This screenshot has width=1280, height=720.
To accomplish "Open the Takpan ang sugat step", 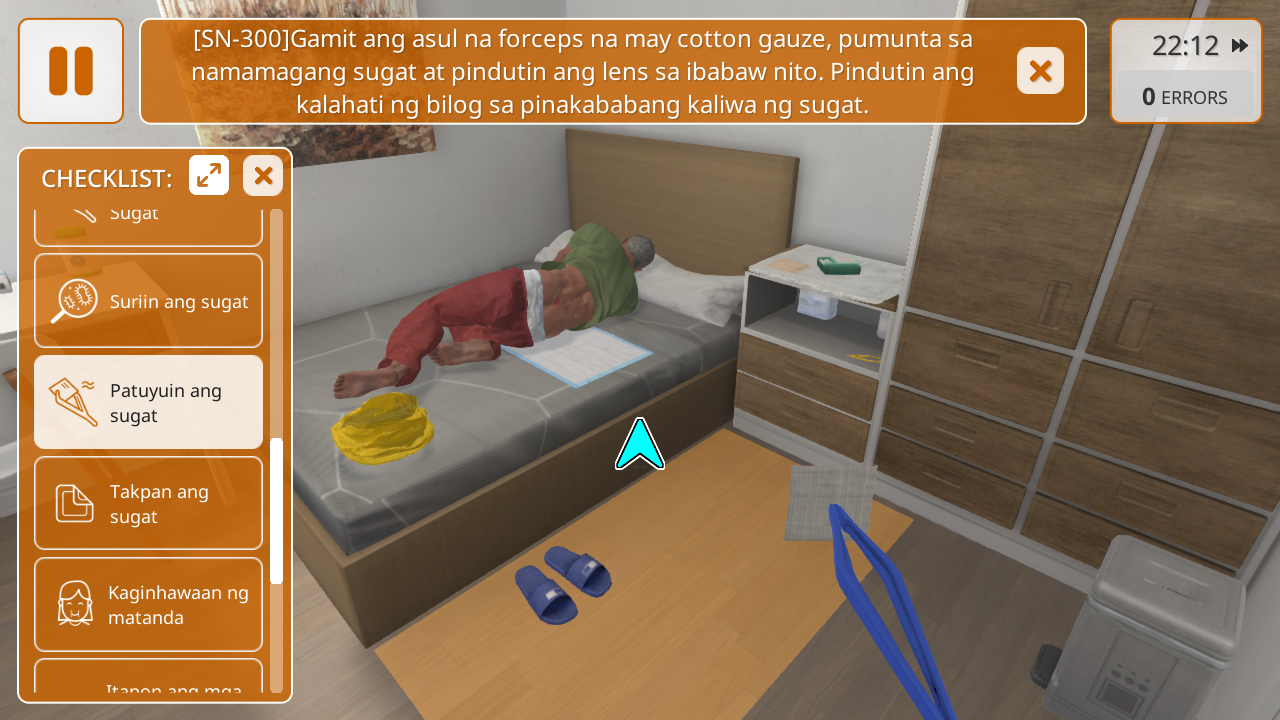I will [x=148, y=503].
